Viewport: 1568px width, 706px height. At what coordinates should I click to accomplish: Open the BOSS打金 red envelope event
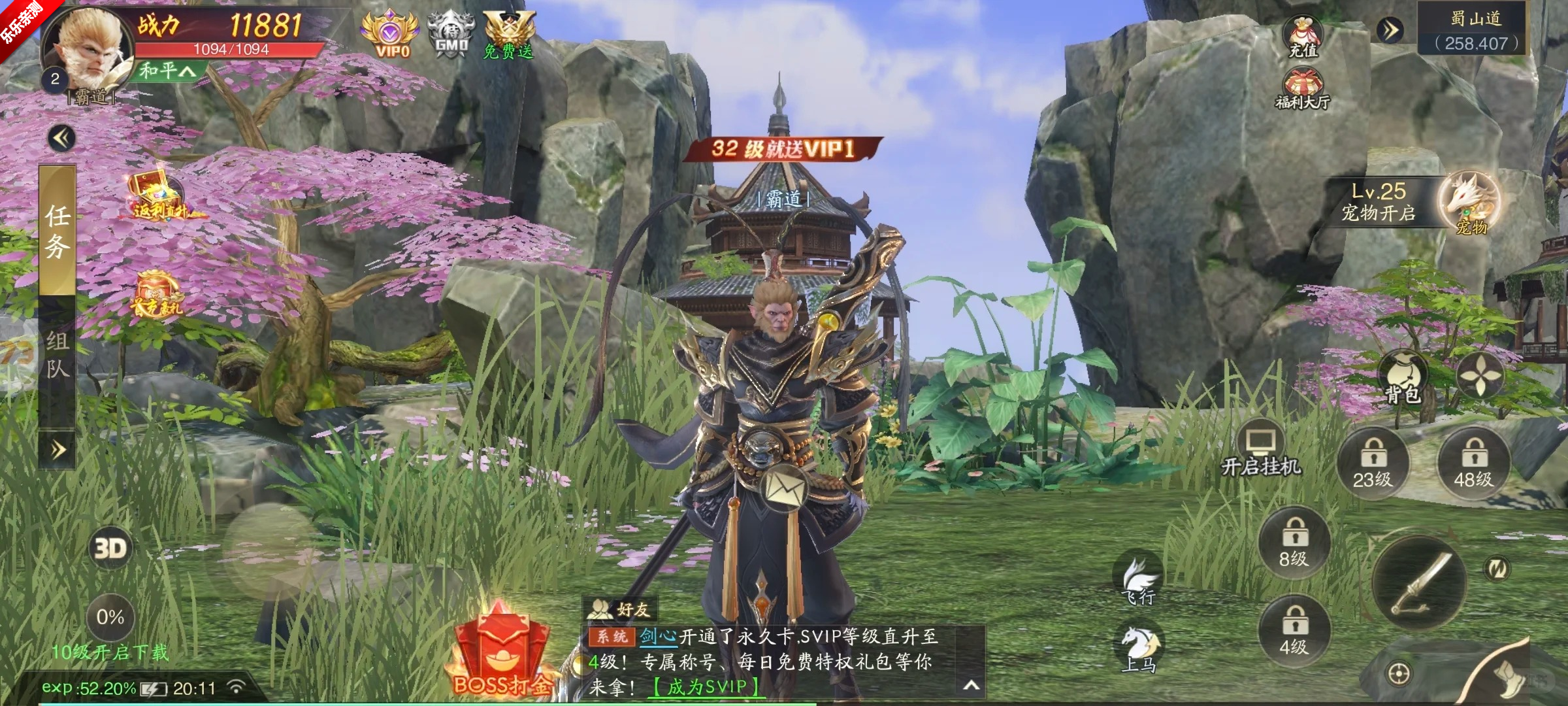click(501, 654)
